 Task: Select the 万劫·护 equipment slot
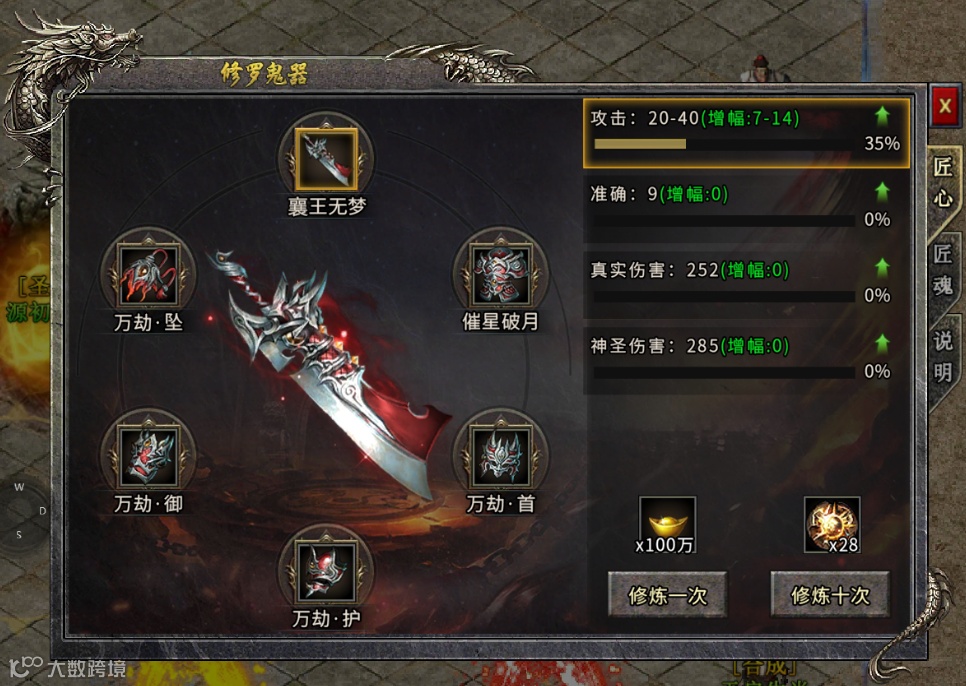[x=326, y=570]
